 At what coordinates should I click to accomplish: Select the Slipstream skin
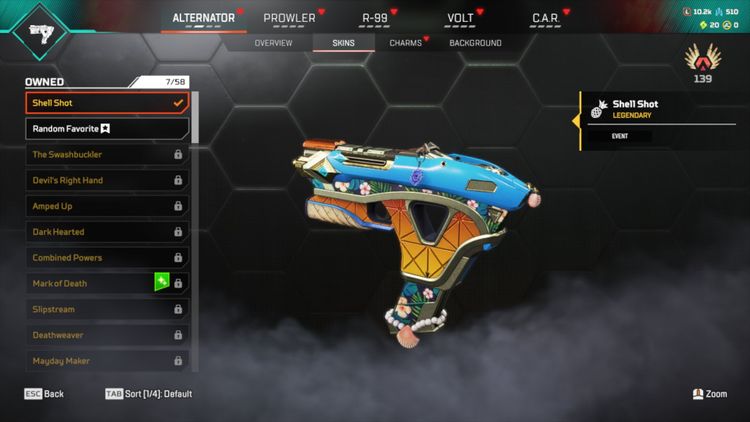coord(106,310)
